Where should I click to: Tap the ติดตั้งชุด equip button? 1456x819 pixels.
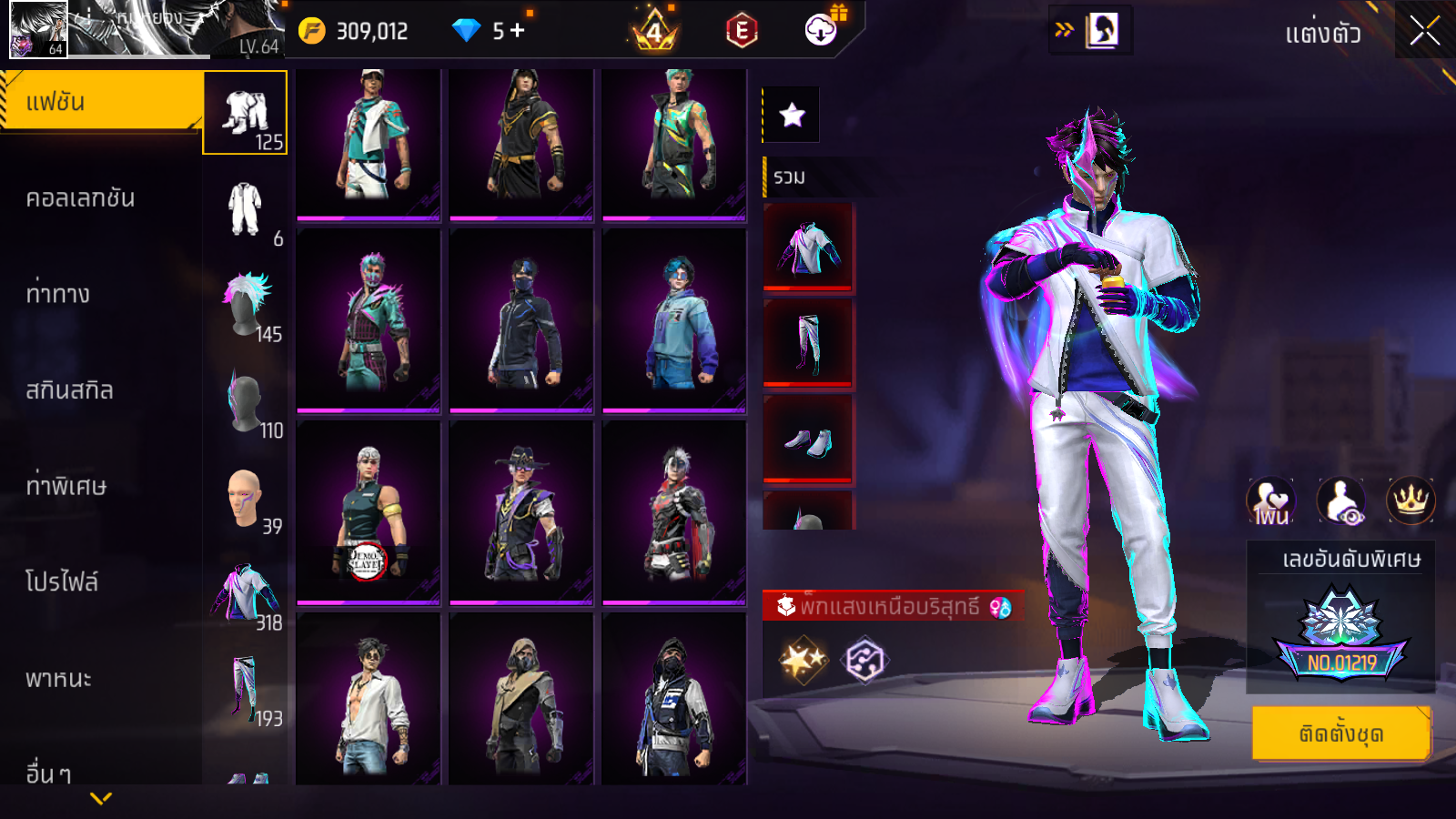[x=1340, y=733]
